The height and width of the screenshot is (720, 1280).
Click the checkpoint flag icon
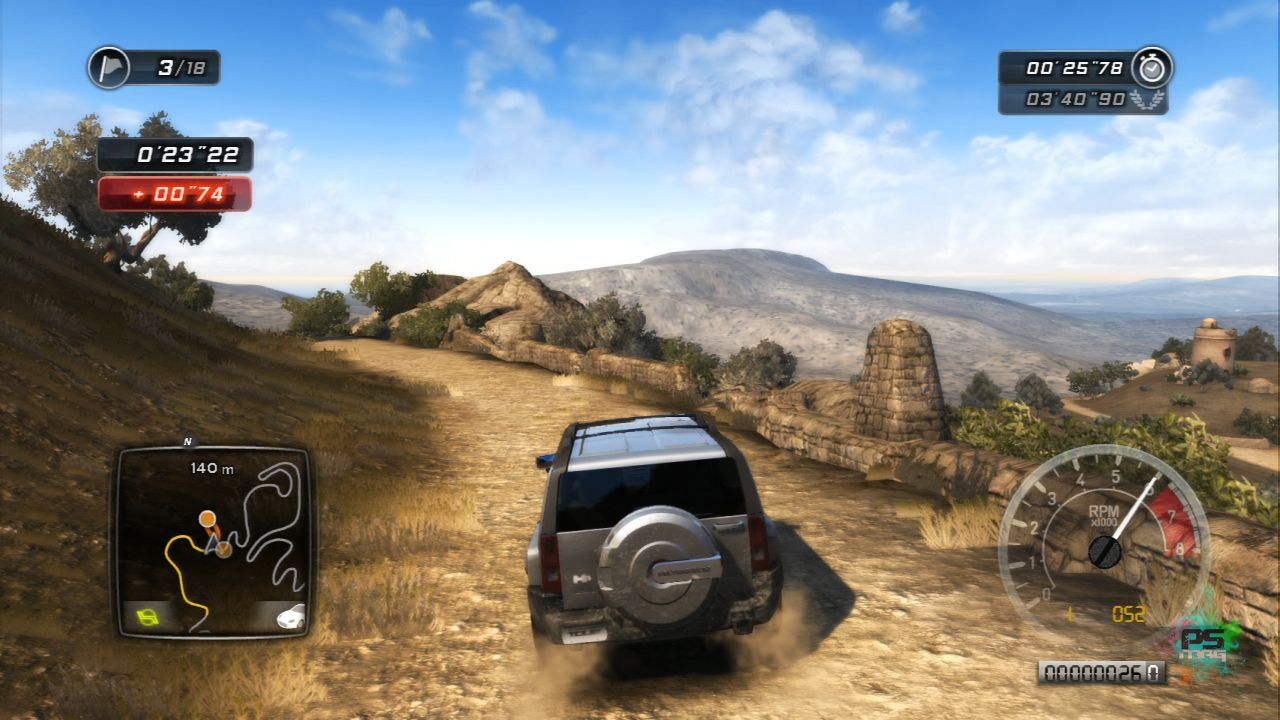point(107,67)
